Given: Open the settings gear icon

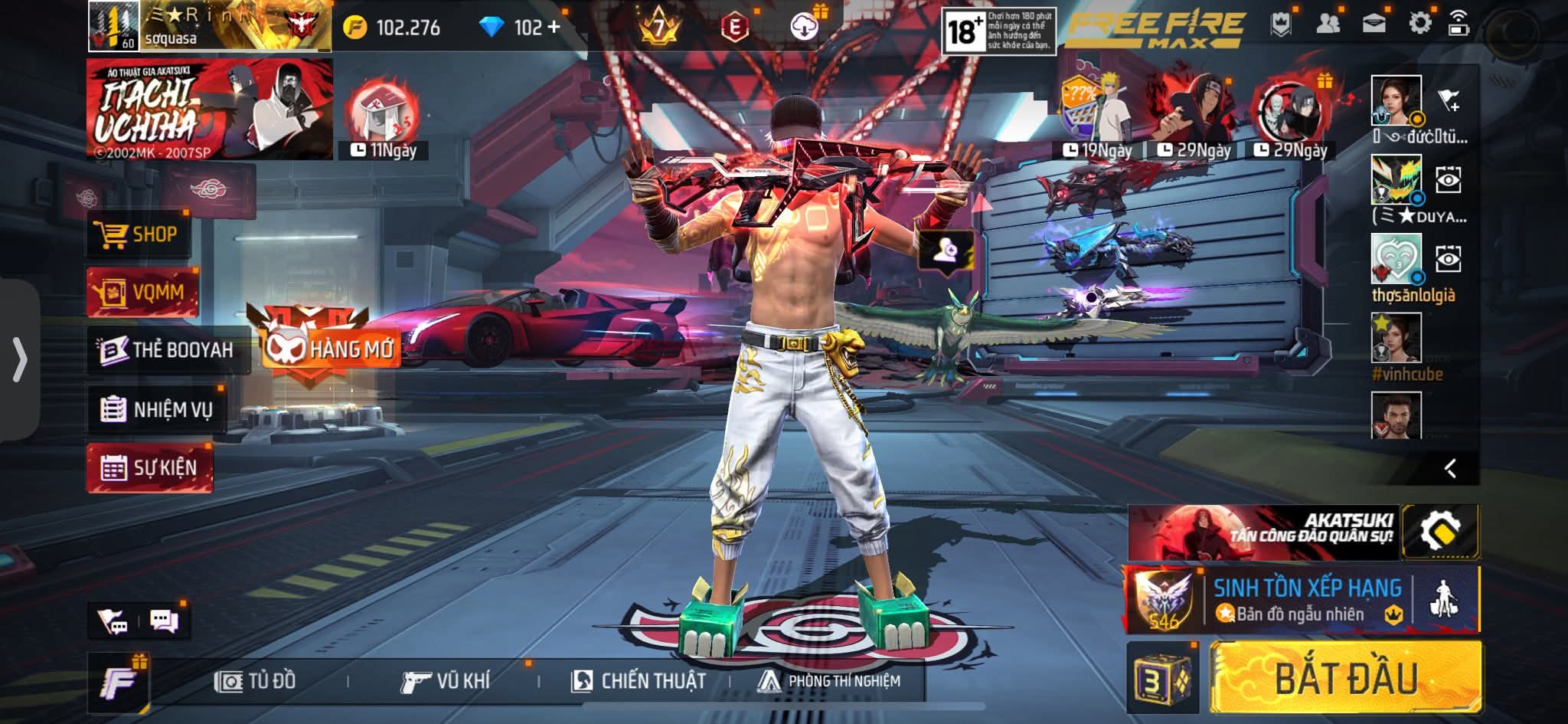Looking at the screenshot, I should click(x=1419, y=24).
